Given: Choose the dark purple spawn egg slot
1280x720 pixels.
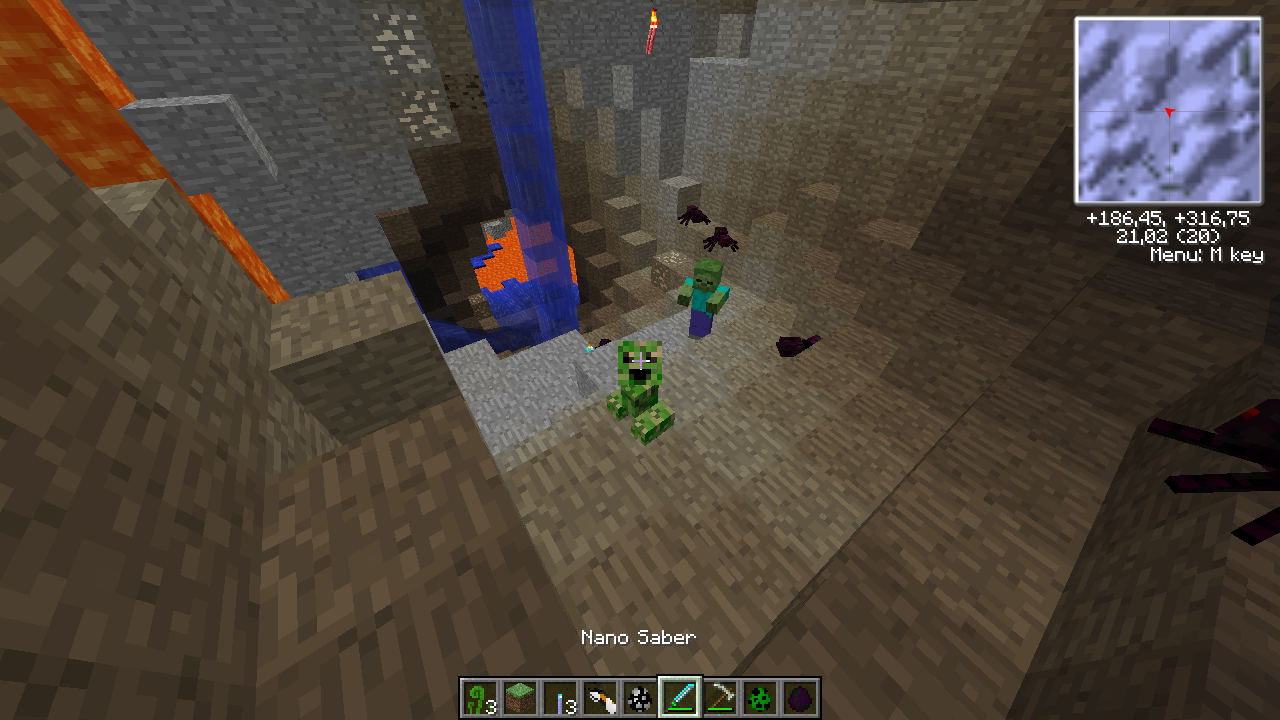Looking at the screenshot, I should tap(800, 698).
